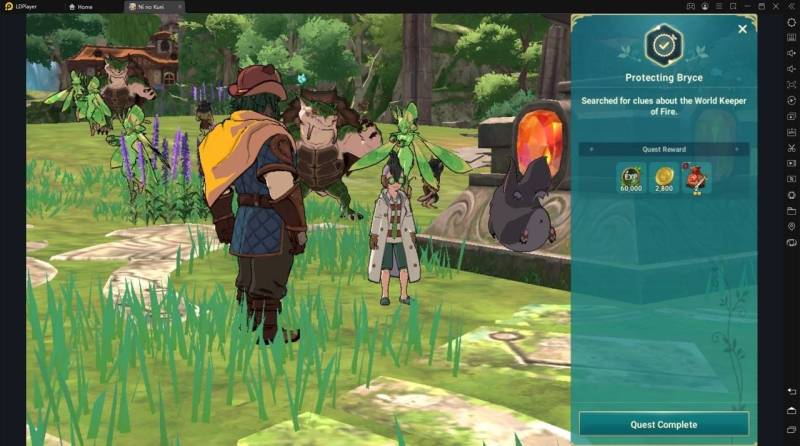Inspect the 60,000 EXP reward icon
The image size is (800, 446).
coord(631,178)
